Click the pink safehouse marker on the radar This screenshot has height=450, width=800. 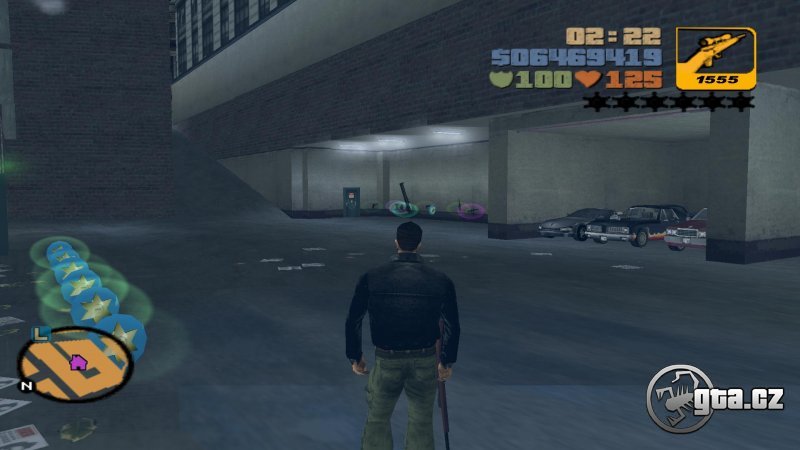(76, 362)
